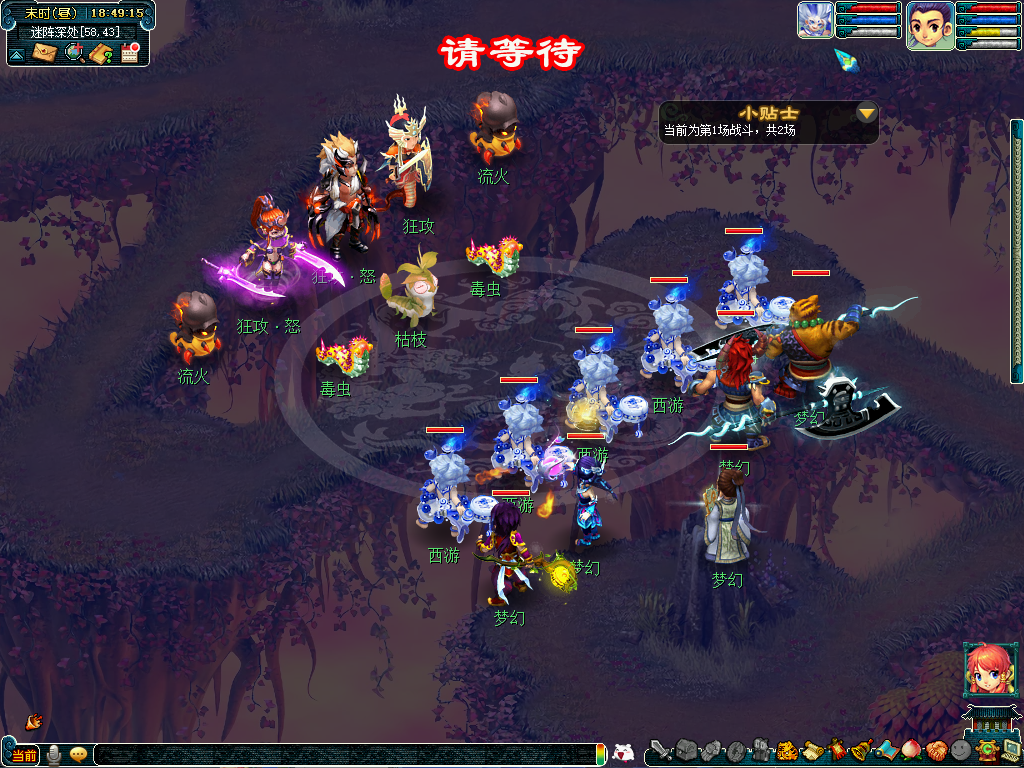Open the tiger head icon
1024x768 pixels.
[787, 749]
